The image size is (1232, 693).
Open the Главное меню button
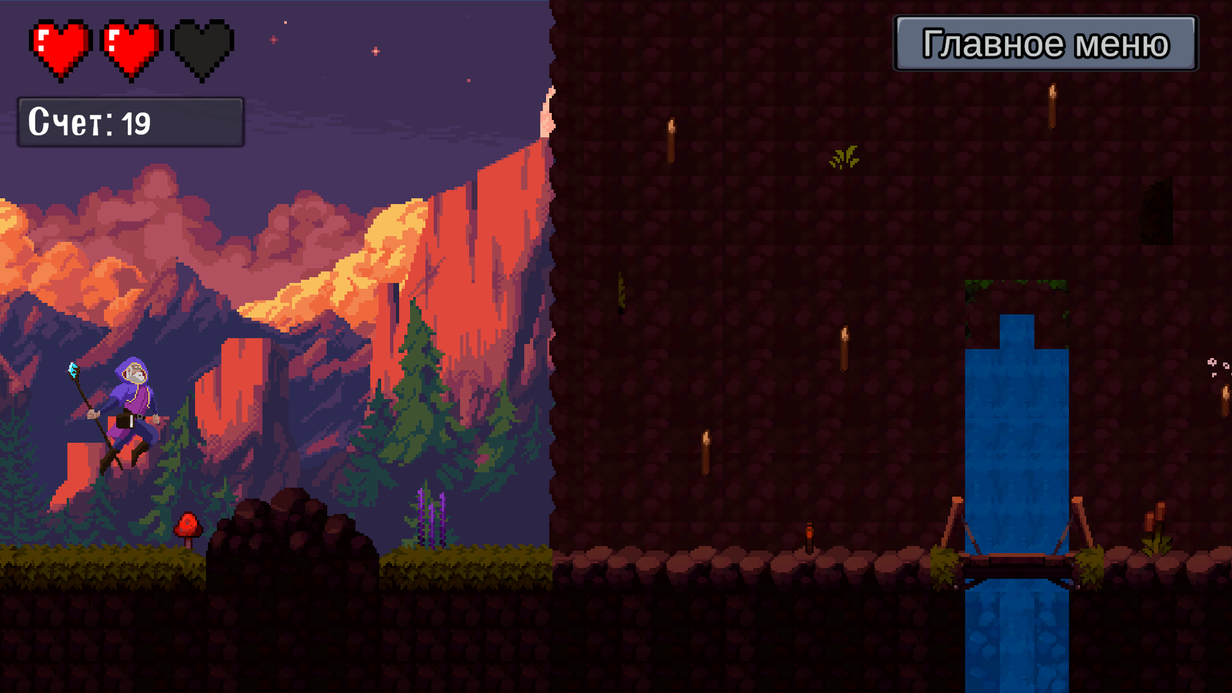pos(1045,44)
